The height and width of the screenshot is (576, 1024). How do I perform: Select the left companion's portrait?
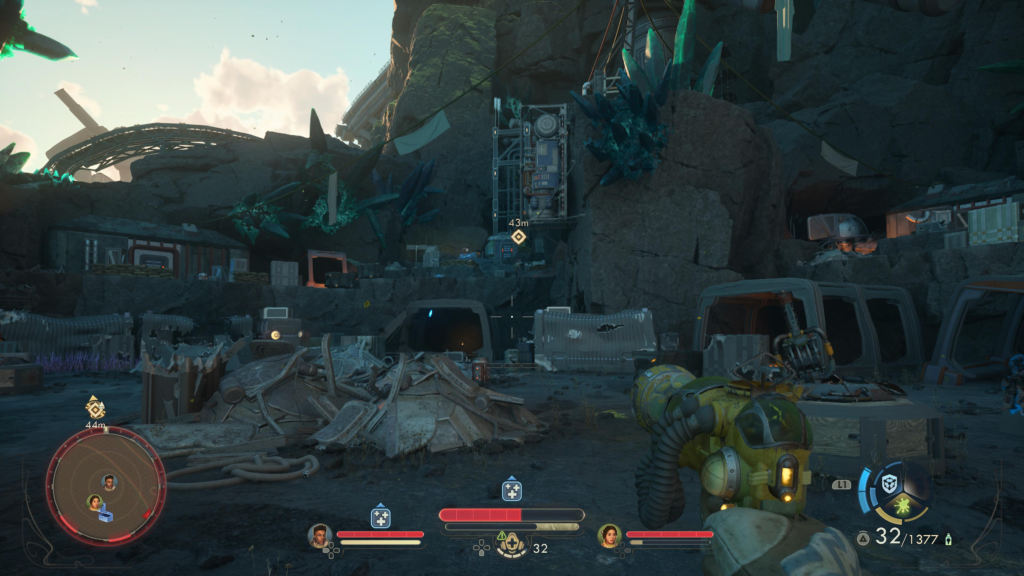coord(320,535)
